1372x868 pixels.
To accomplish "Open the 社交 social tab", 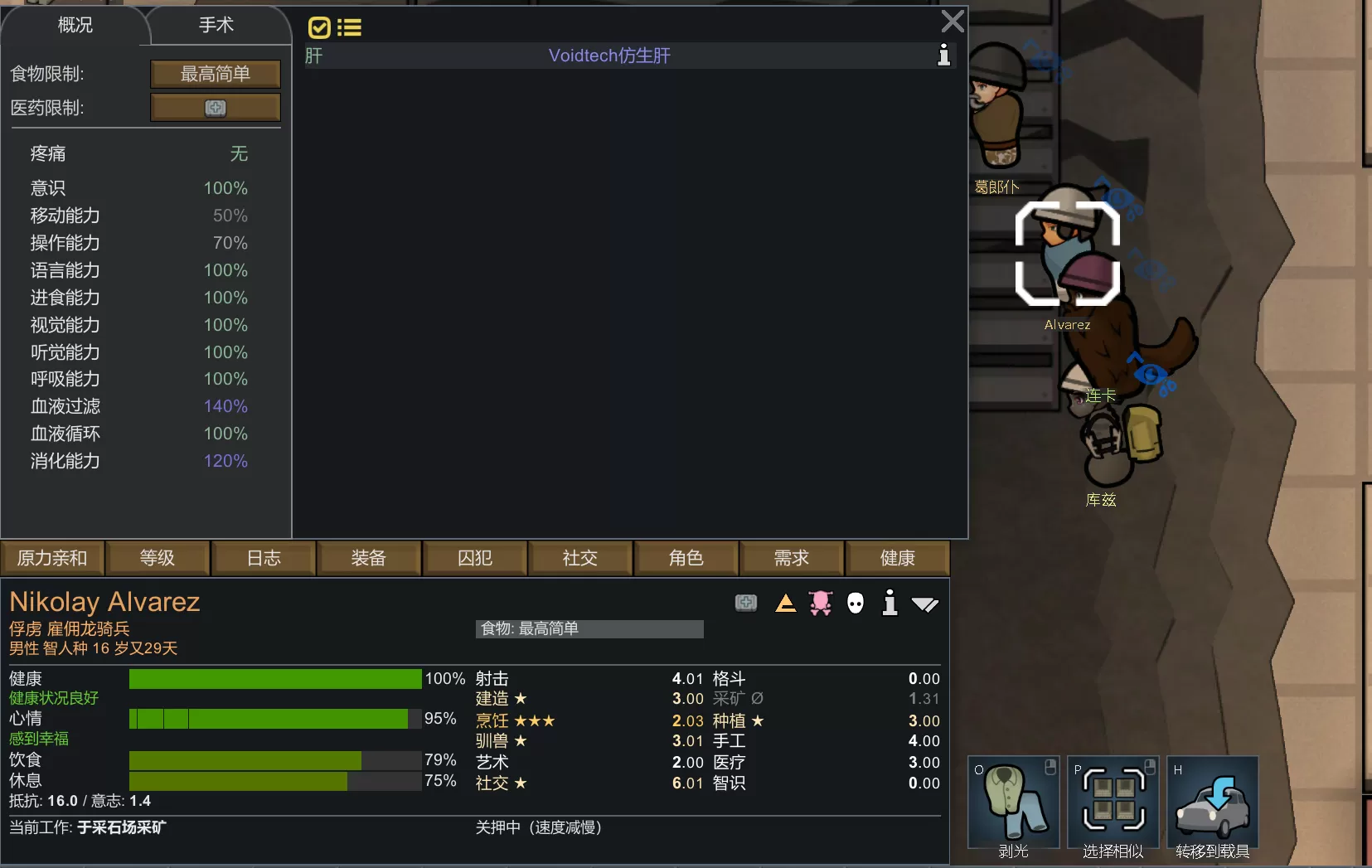I will click(x=580, y=558).
